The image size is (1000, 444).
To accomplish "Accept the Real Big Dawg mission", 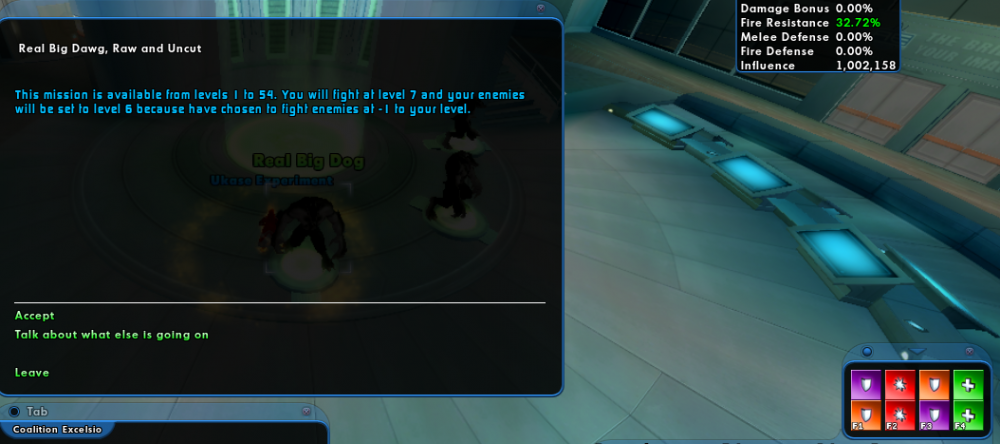I will [35, 315].
